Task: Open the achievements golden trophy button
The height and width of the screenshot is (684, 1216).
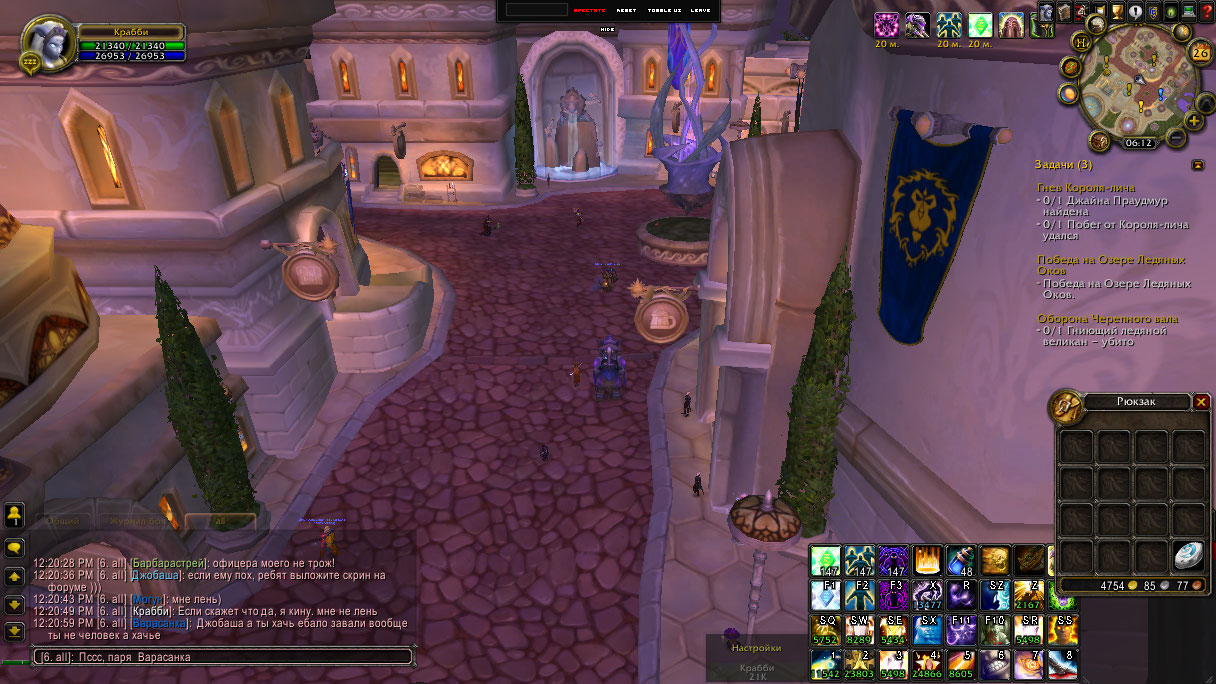Action: coord(1116,12)
